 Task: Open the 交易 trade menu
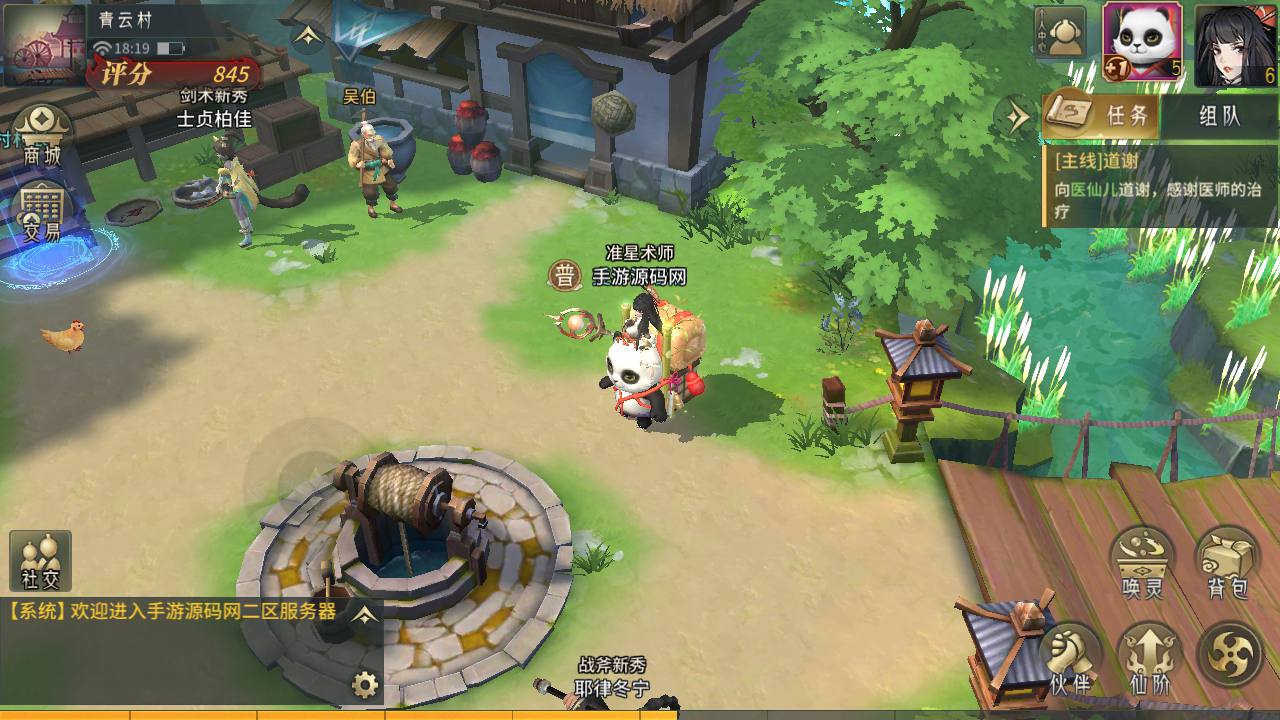click(42, 214)
